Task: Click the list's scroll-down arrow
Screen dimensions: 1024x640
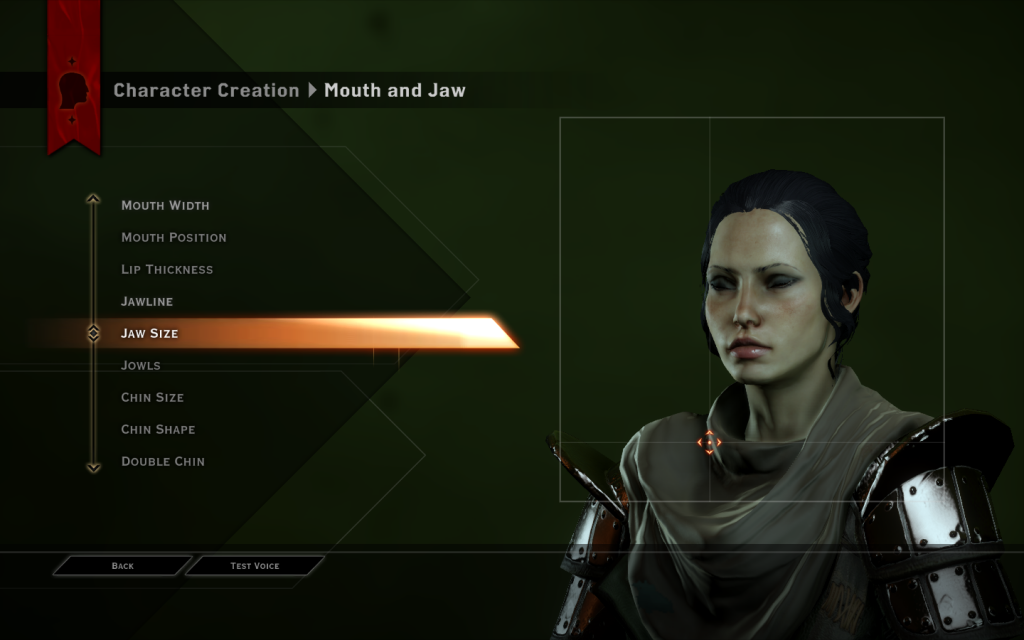Action: (93, 466)
